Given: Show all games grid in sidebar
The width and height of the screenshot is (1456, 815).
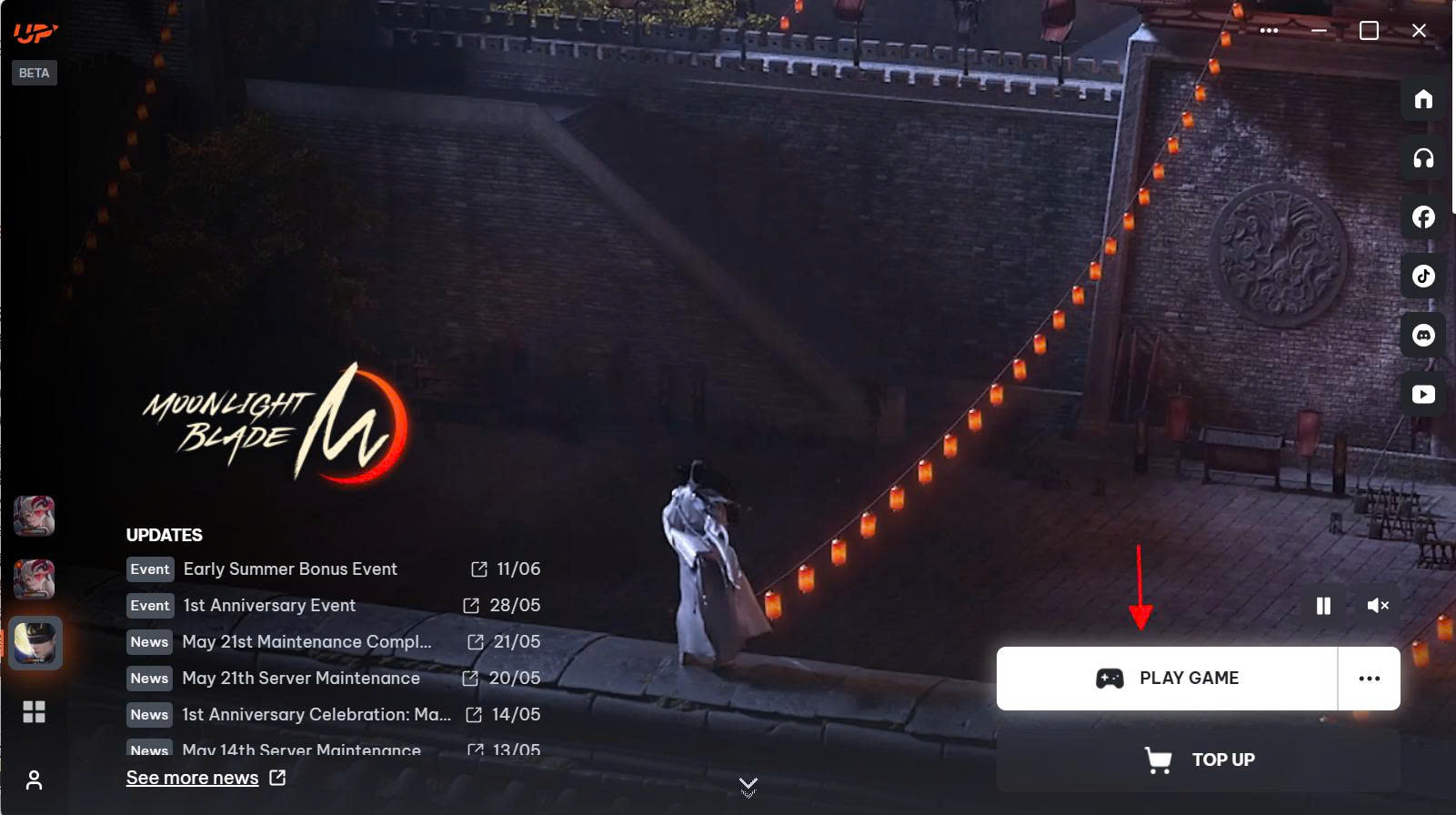Looking at the screenshot, I should coord(35,712).
